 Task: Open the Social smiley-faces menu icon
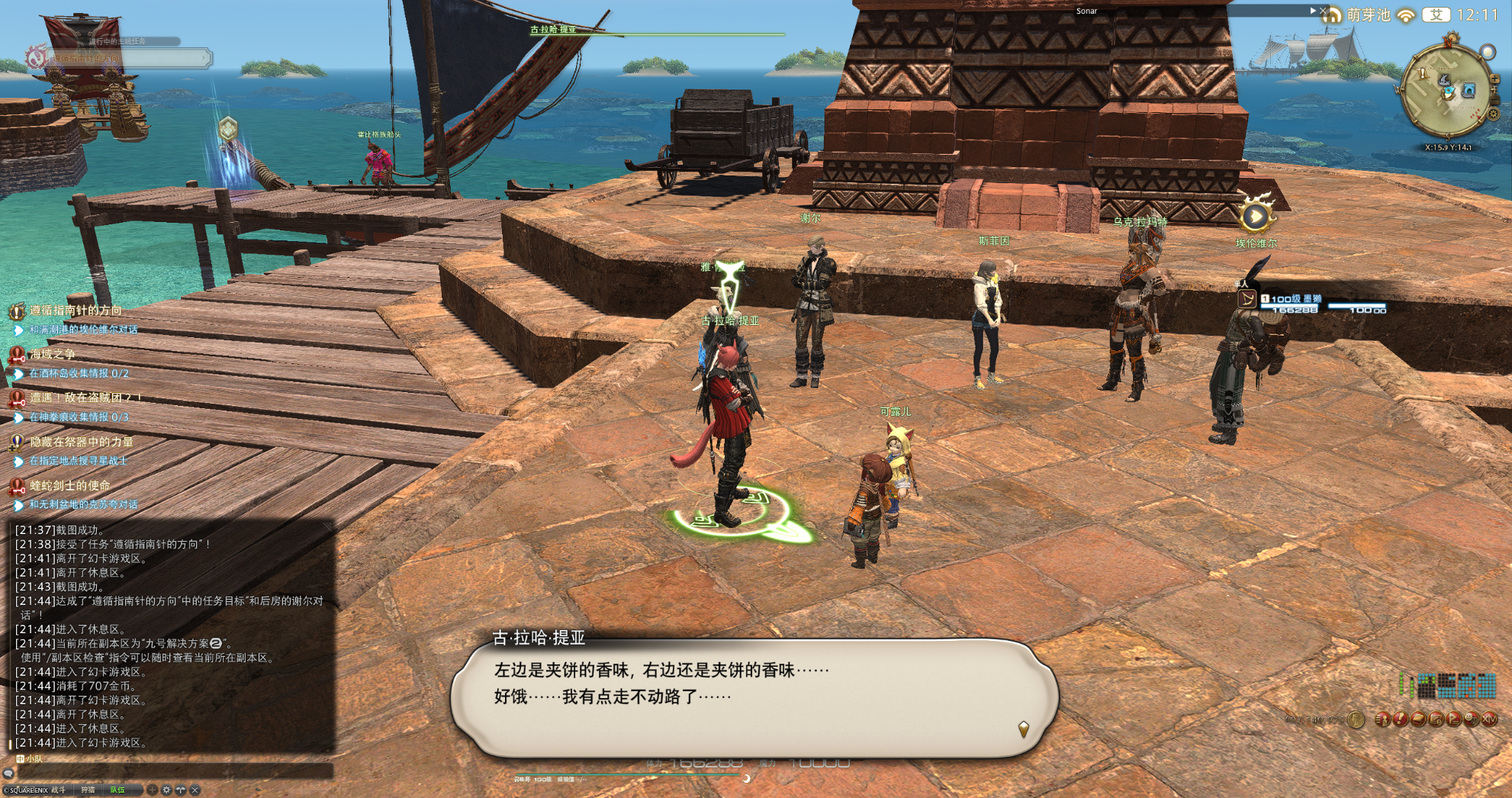coord(1472,719)
